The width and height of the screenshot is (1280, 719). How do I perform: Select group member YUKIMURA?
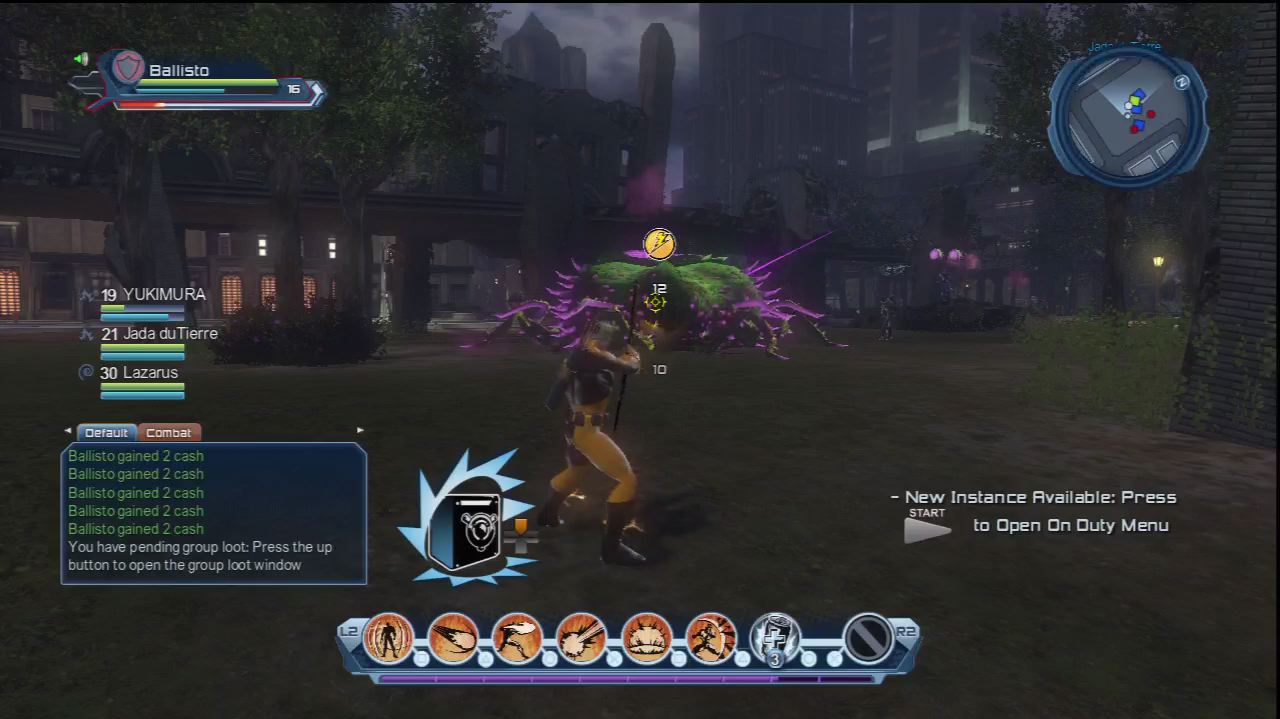(152, 295)
